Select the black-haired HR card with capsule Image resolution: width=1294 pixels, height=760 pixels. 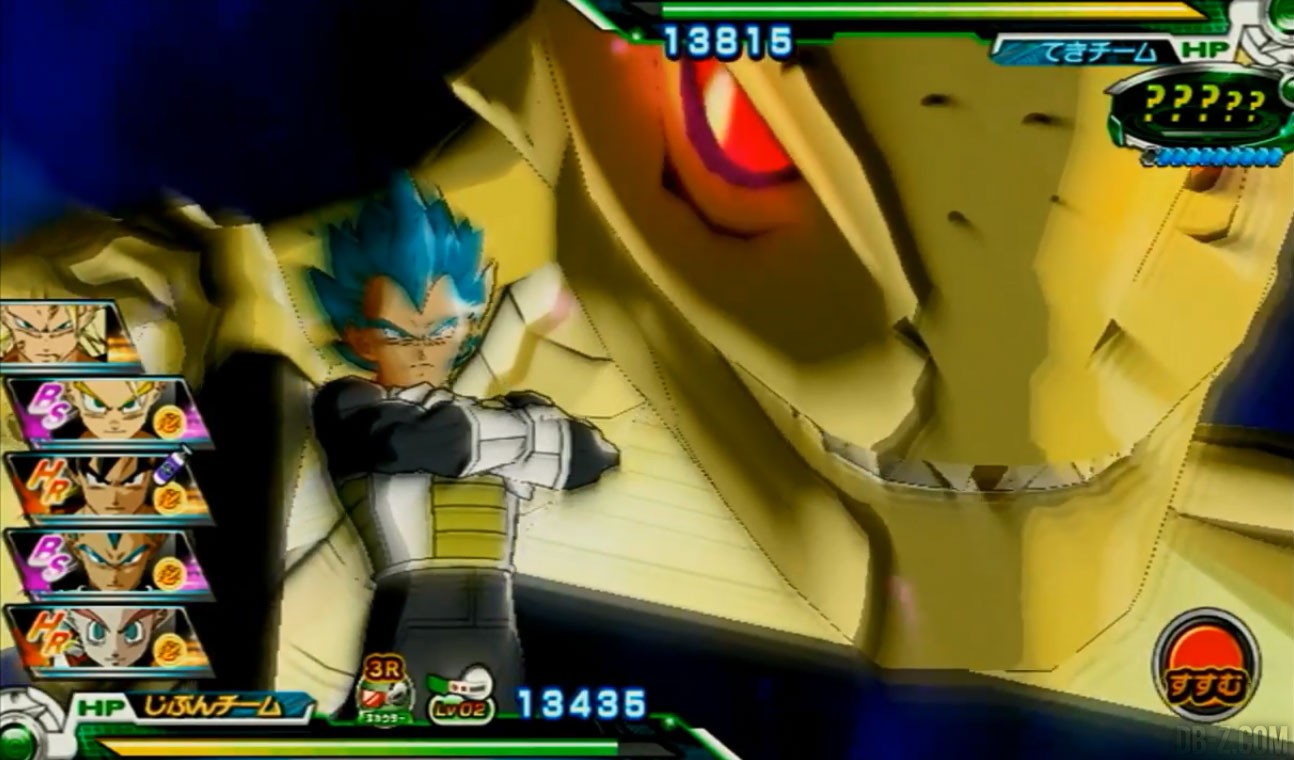tap(108, 487)
